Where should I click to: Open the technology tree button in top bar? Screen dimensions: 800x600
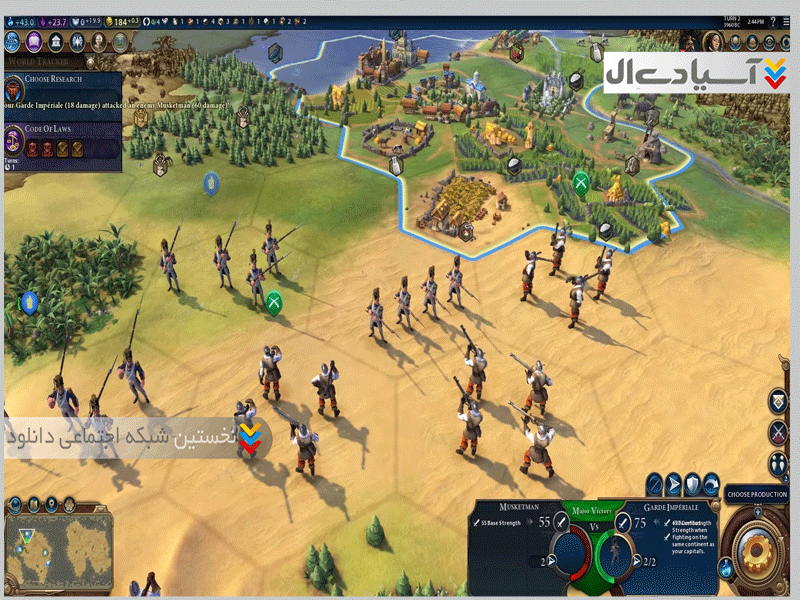click(x=13, y=42)
